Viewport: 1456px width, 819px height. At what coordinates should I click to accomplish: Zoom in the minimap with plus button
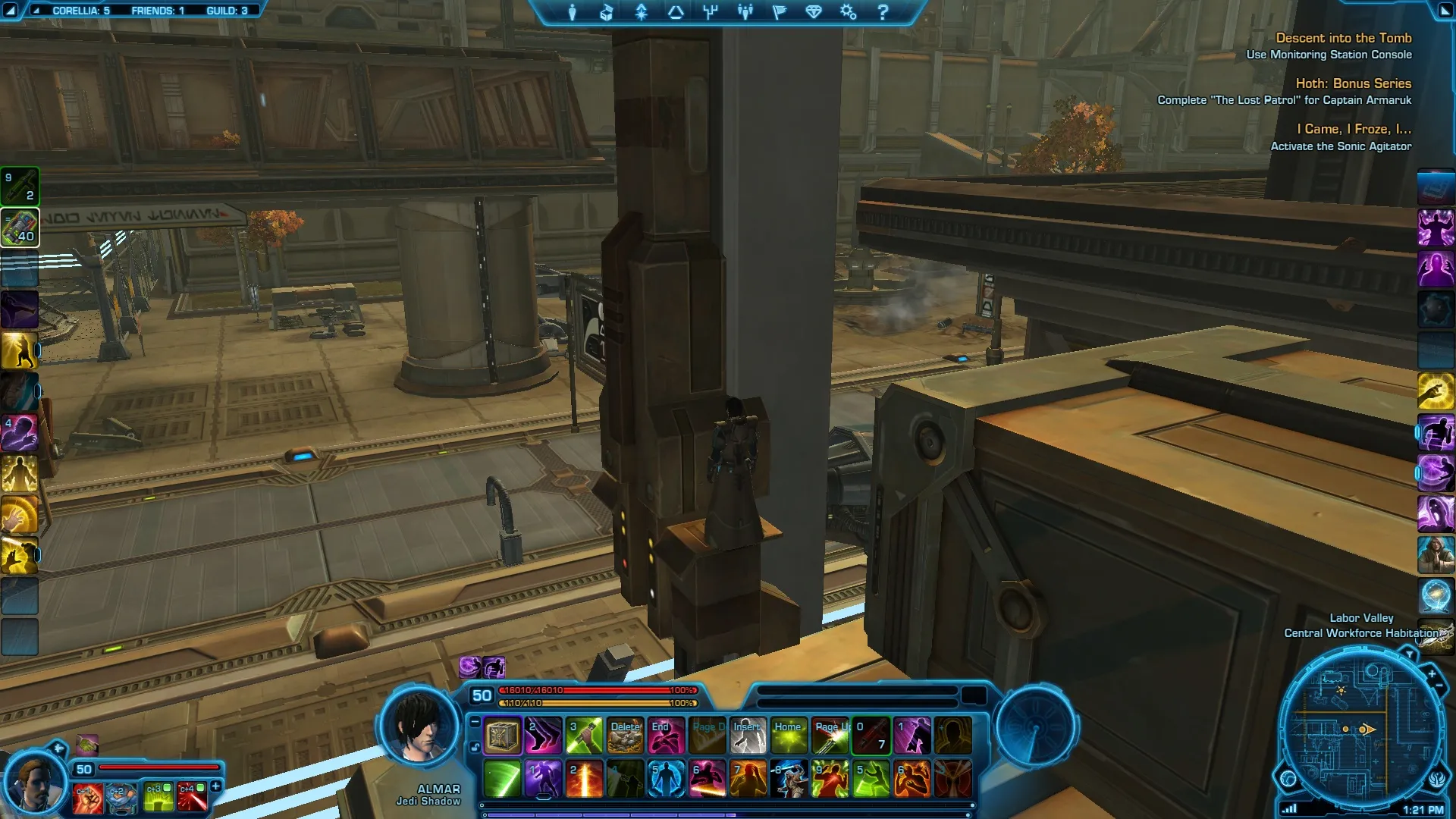pos(1432,673)
